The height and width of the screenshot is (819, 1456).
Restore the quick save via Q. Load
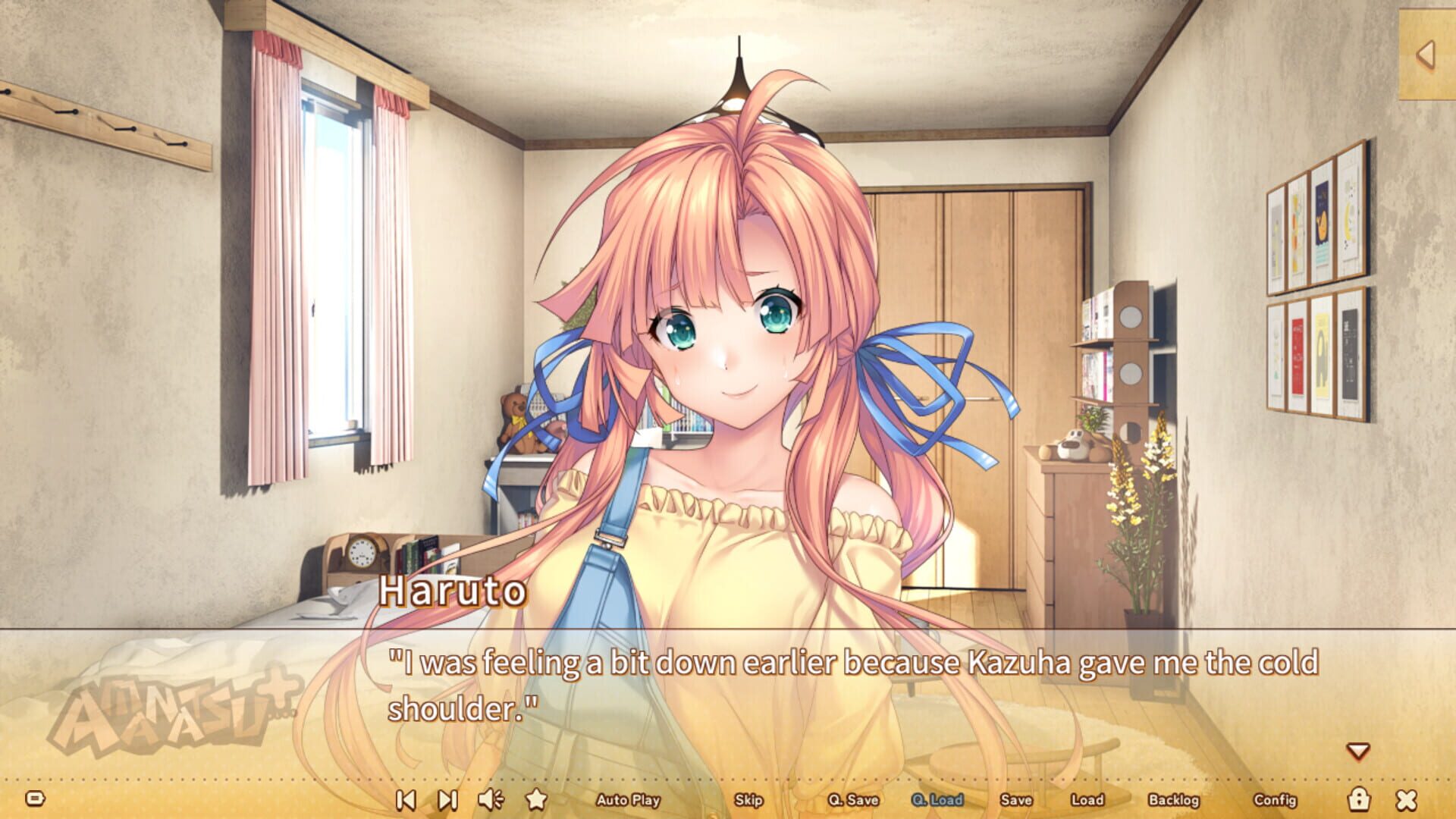(937, 800)
